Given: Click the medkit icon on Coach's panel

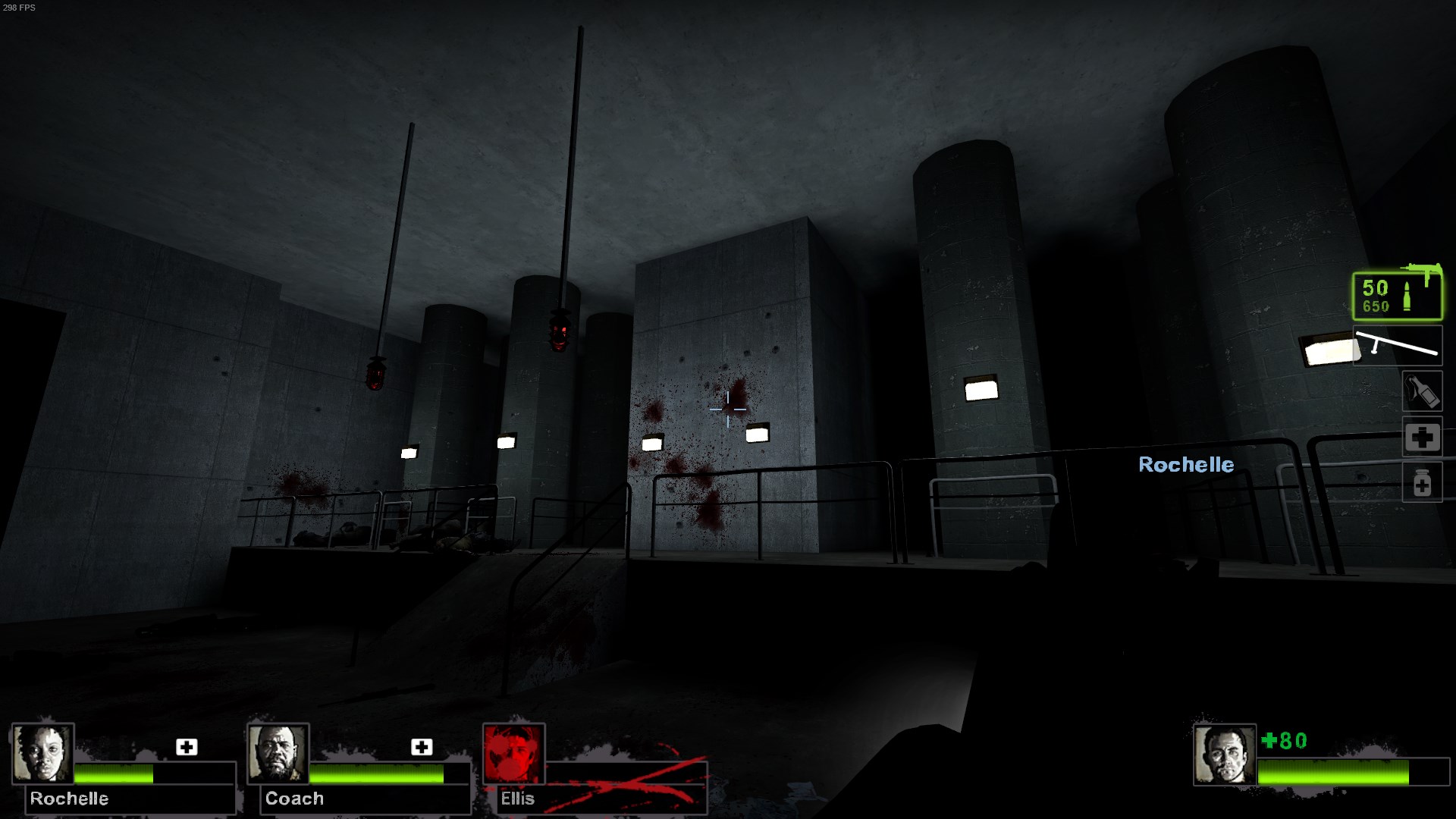Looking at the screenshot, I should tap(422, 747).
